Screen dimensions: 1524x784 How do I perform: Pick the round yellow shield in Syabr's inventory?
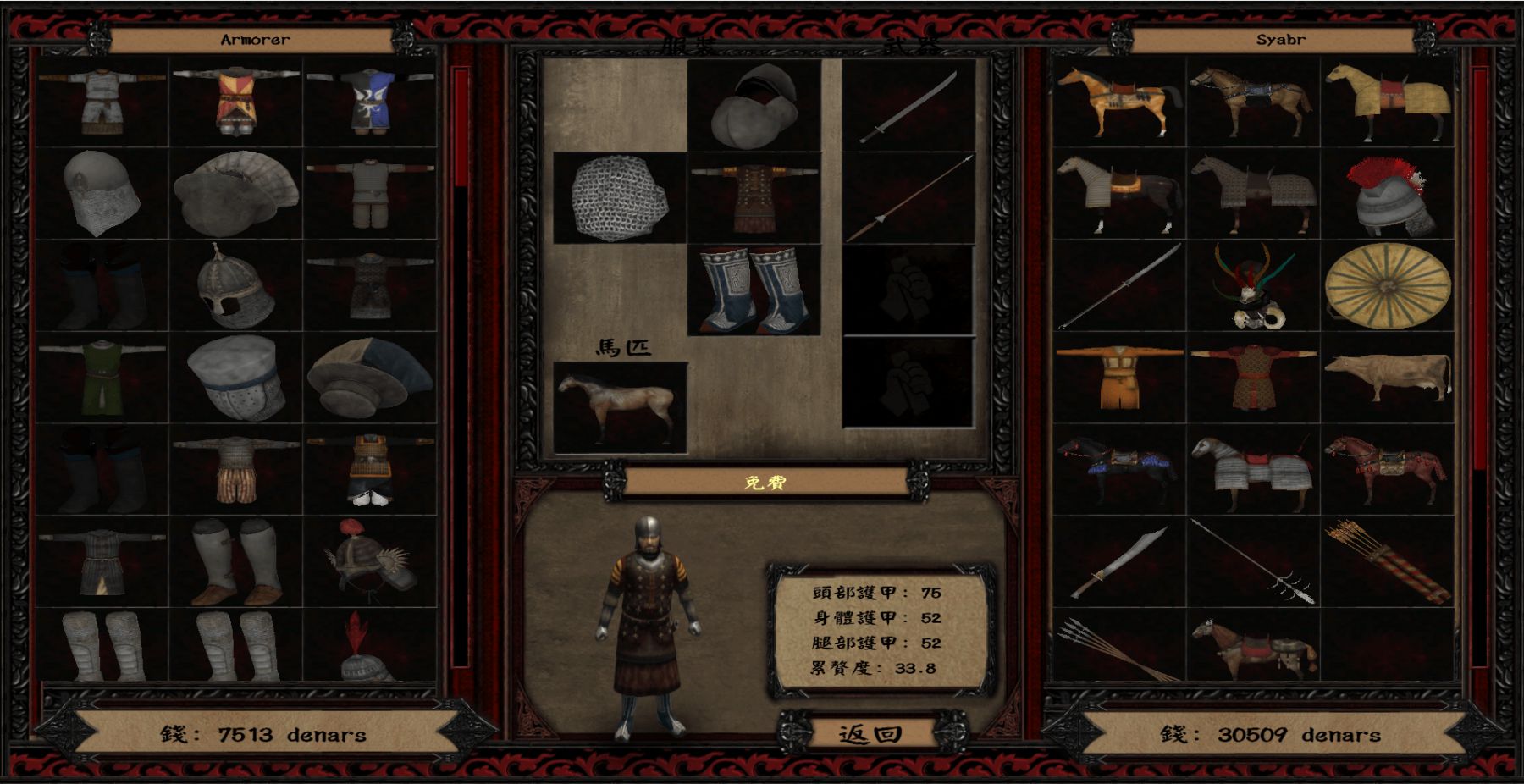click(x=1387, y=286)
